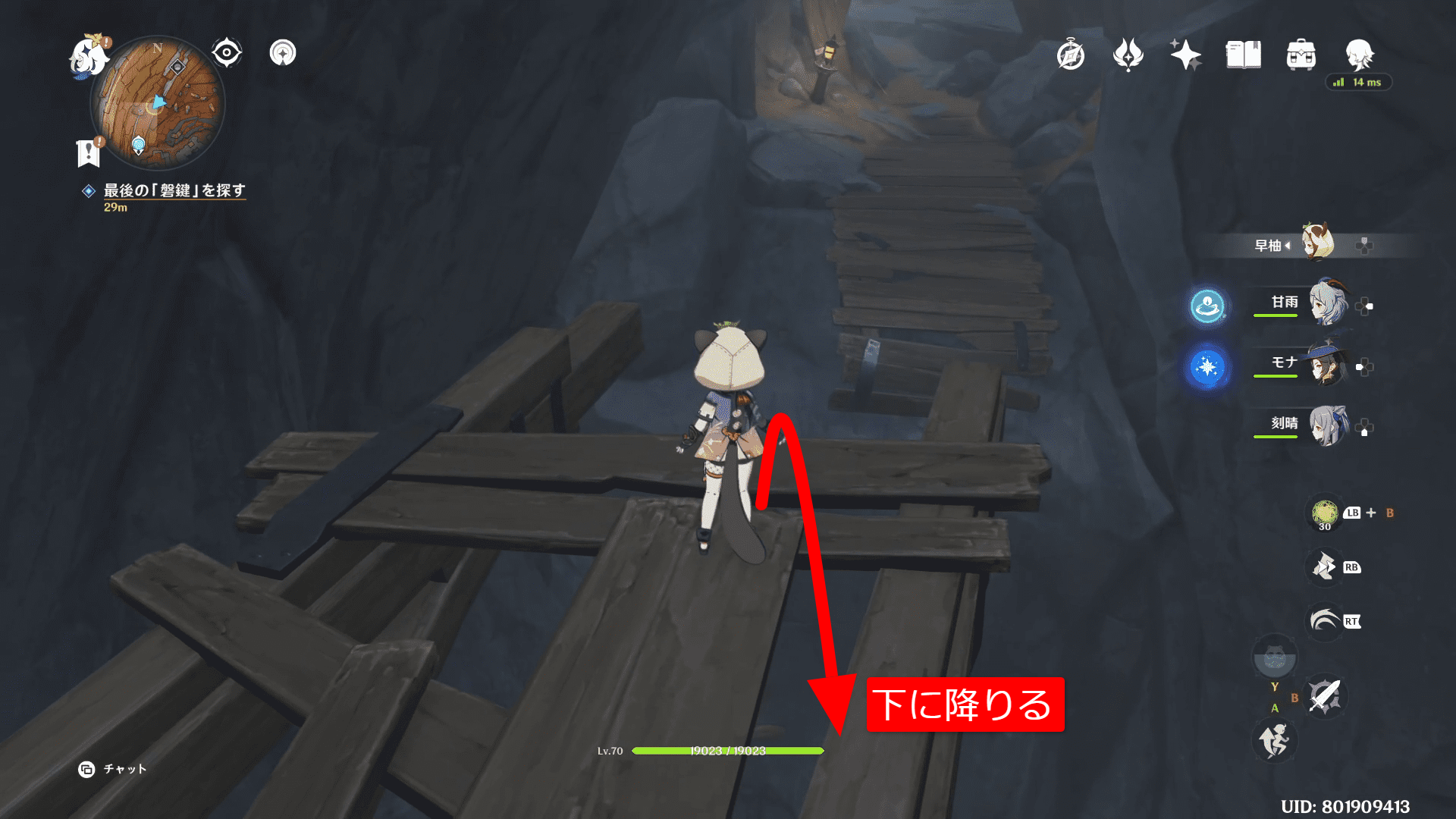Toggle the elemental sight eye icon

[226, 53]
